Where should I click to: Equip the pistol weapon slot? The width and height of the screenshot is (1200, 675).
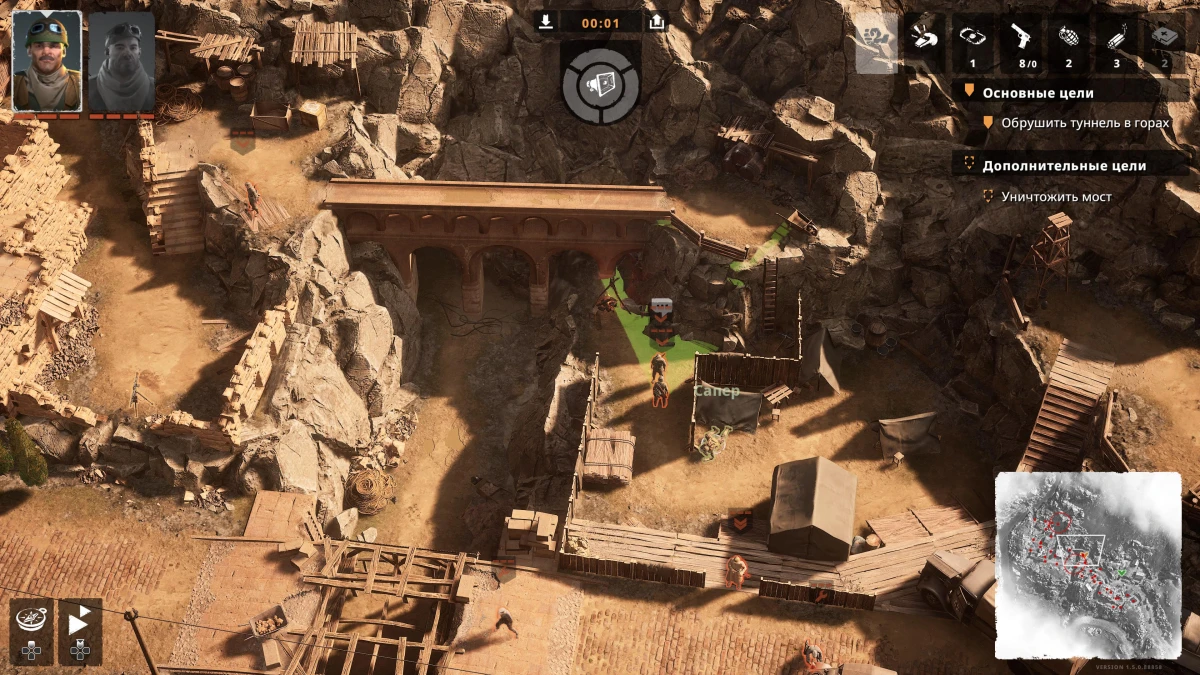pos(1020,42)
